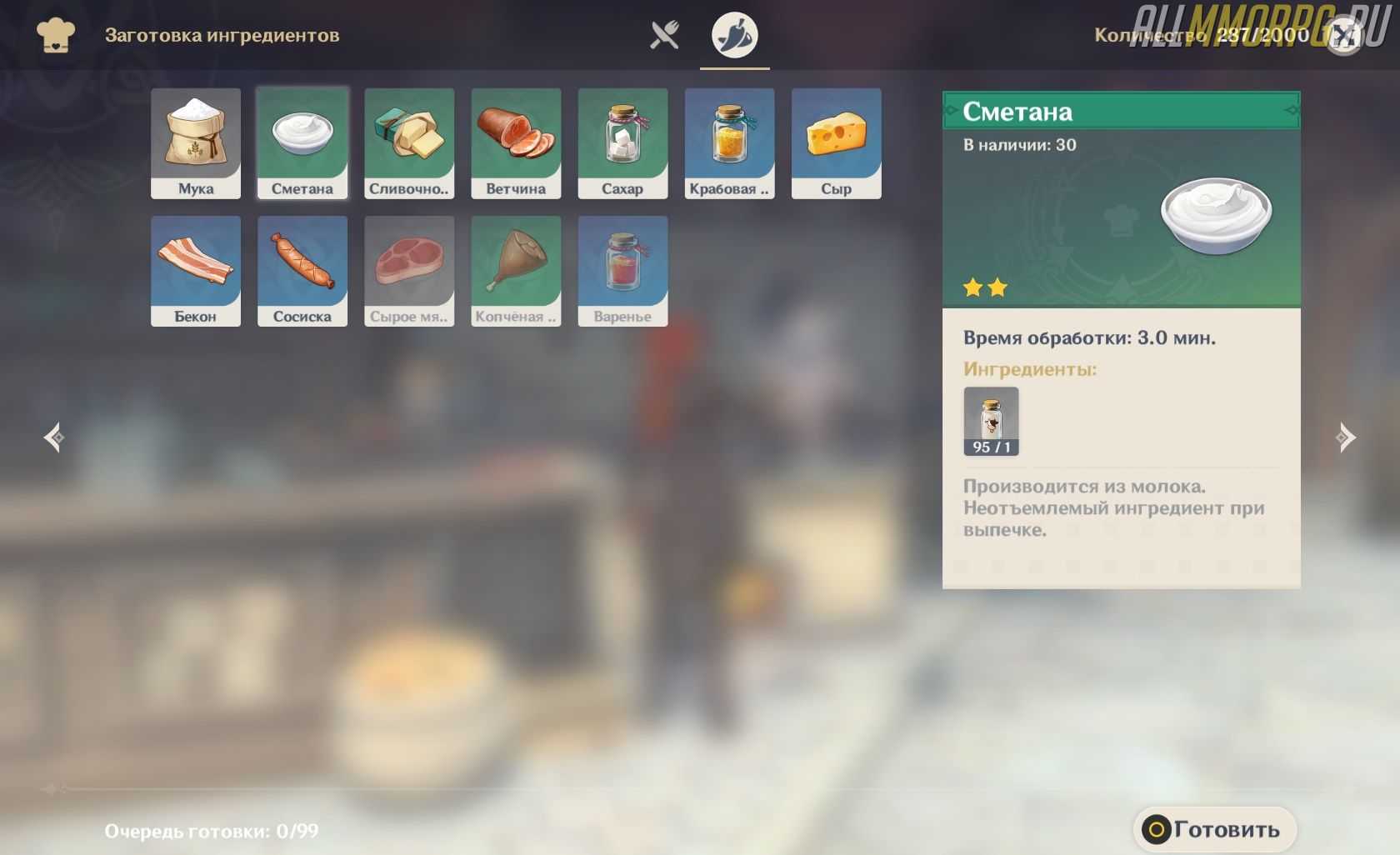Viewport: 1400px width, 855px height.
Task: Go to the next page arrow
Action: (1346, 437)
